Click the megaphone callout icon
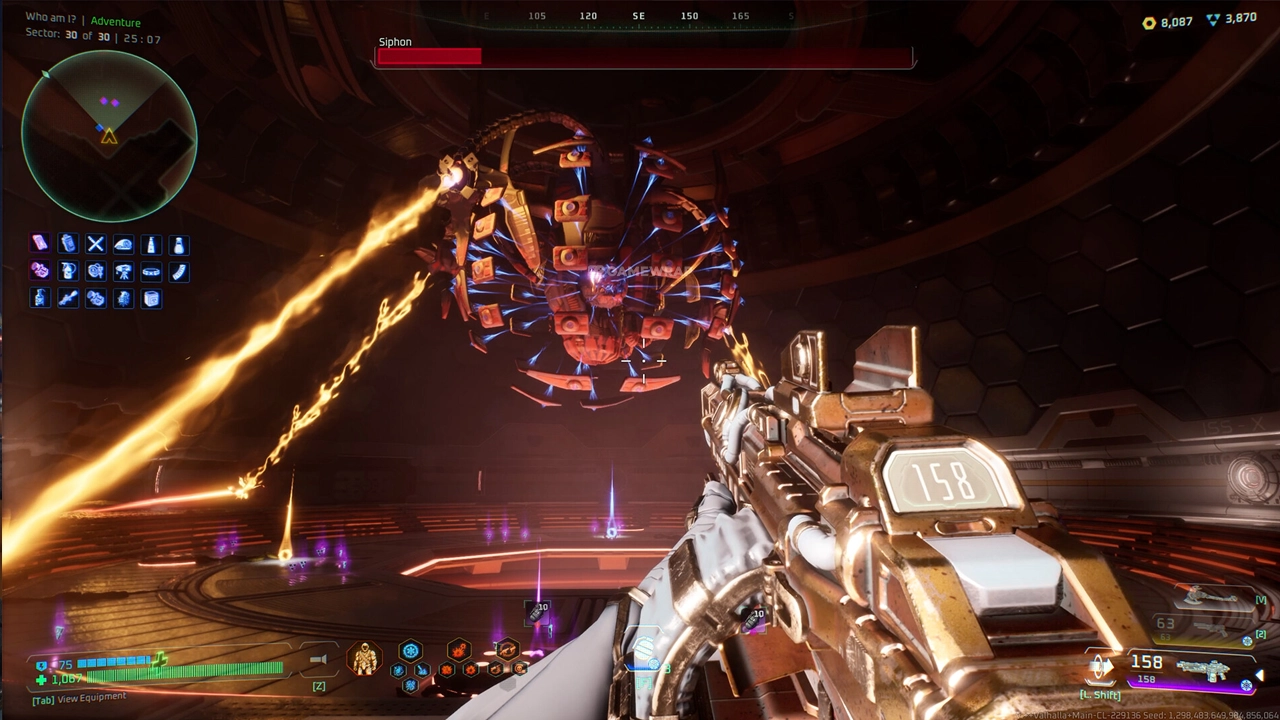The image size is (1280, 720). [x=319, y=660]
